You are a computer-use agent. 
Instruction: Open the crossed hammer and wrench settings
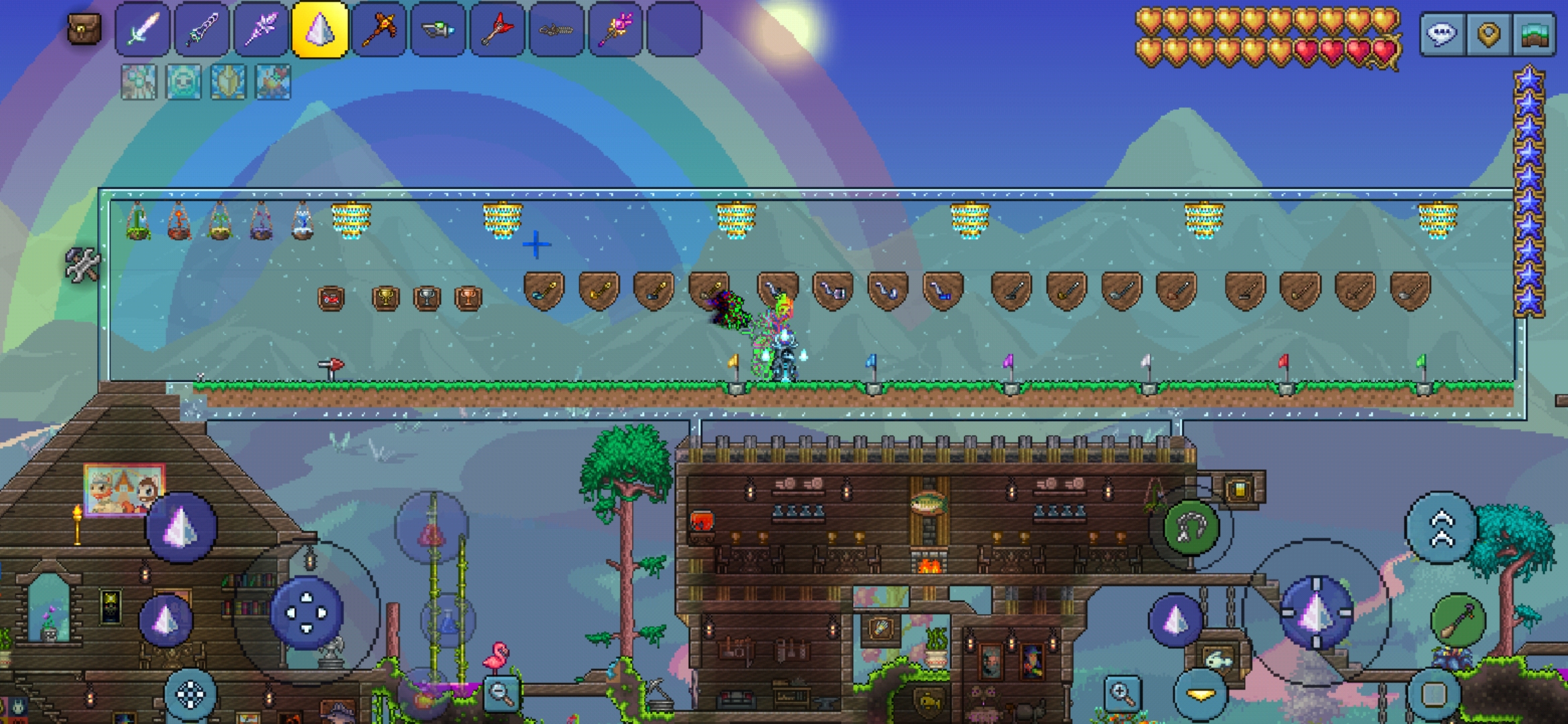82,264
